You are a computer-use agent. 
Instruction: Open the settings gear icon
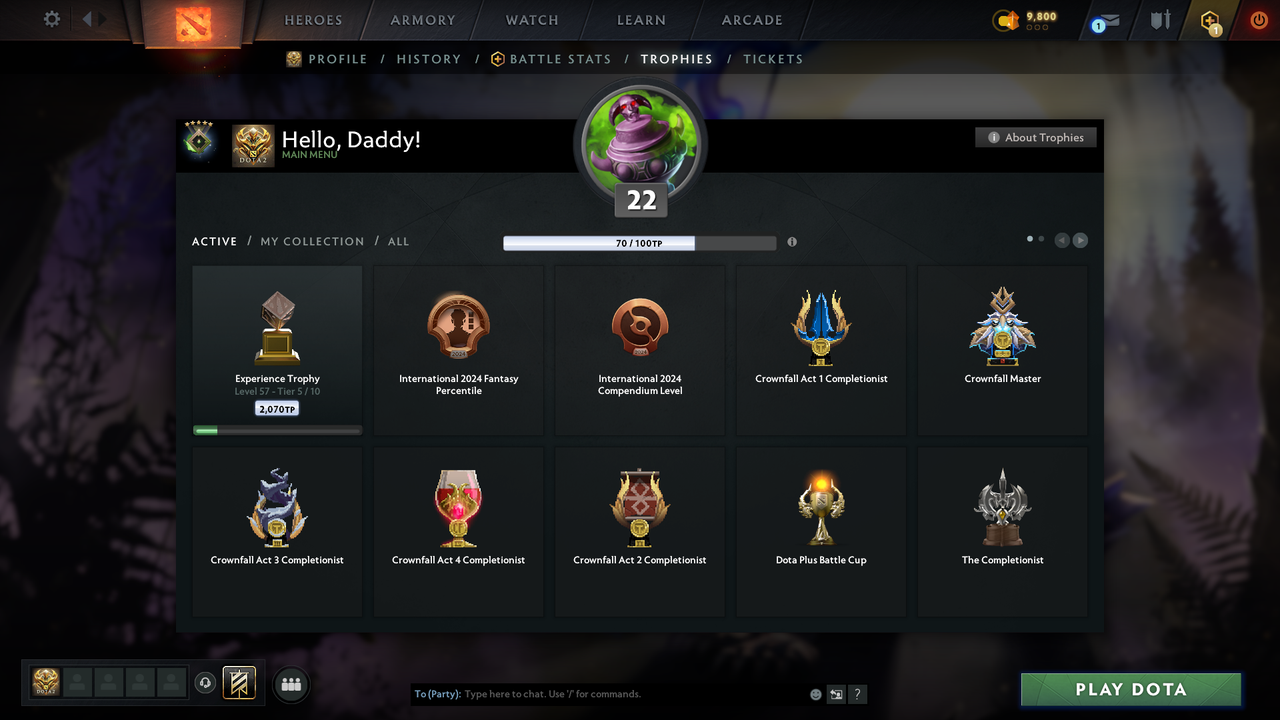pyautogui.click(x=50, y=19)
